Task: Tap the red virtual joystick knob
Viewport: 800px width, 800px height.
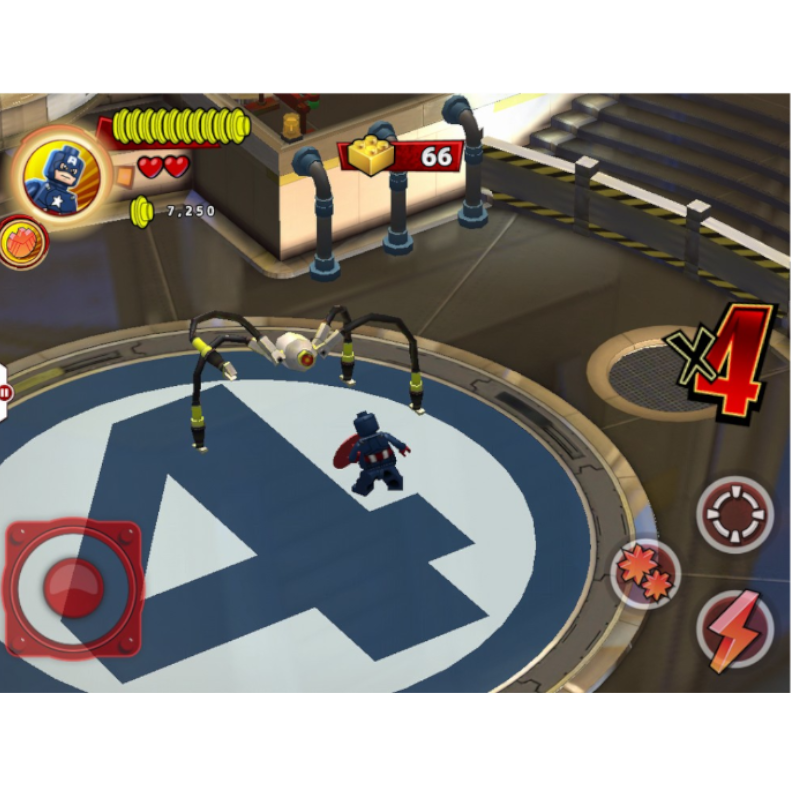Action: pyautogui.click(x=74, y=586)
